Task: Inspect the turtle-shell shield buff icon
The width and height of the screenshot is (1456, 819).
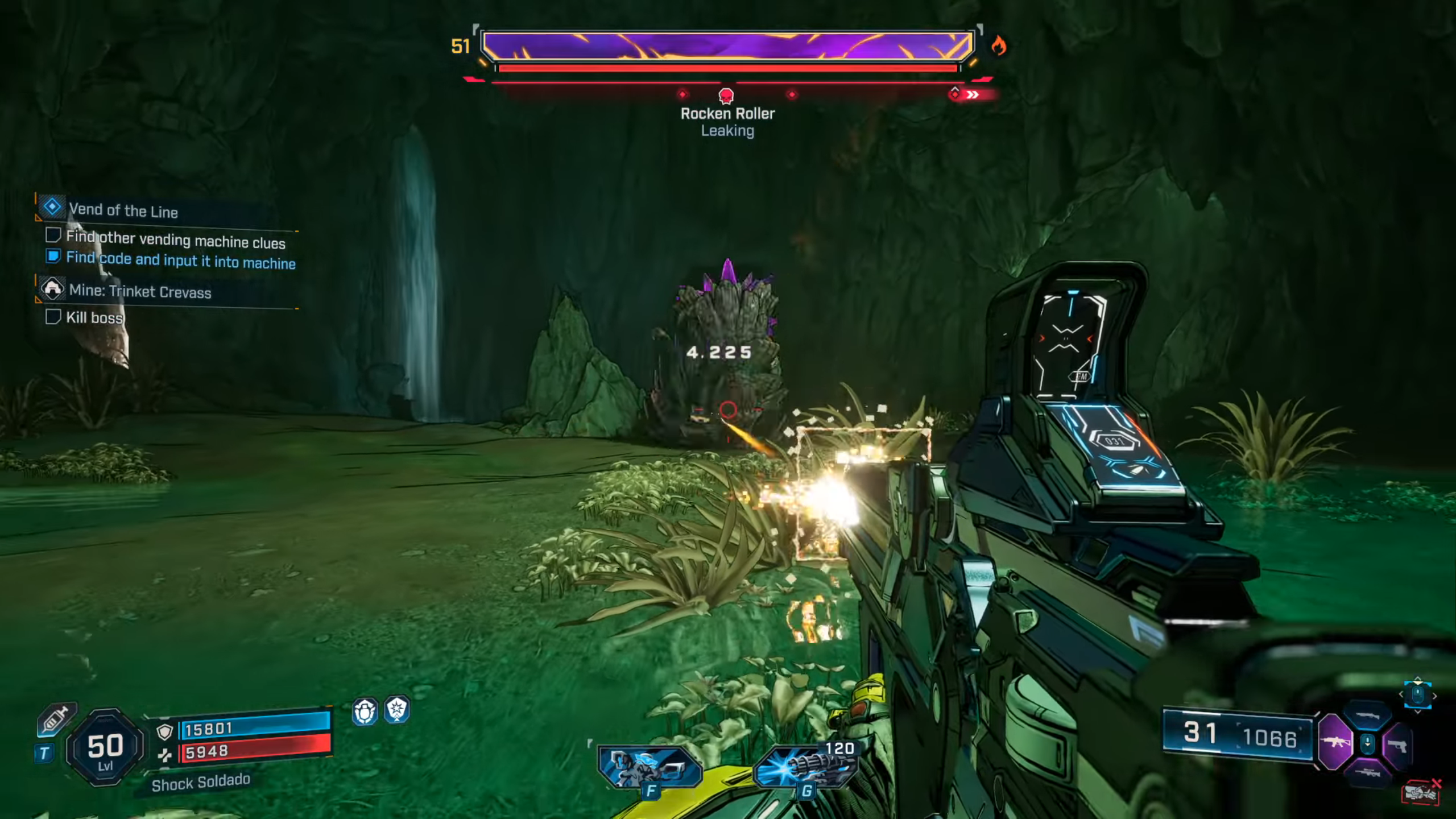Action: coord(365,711)
